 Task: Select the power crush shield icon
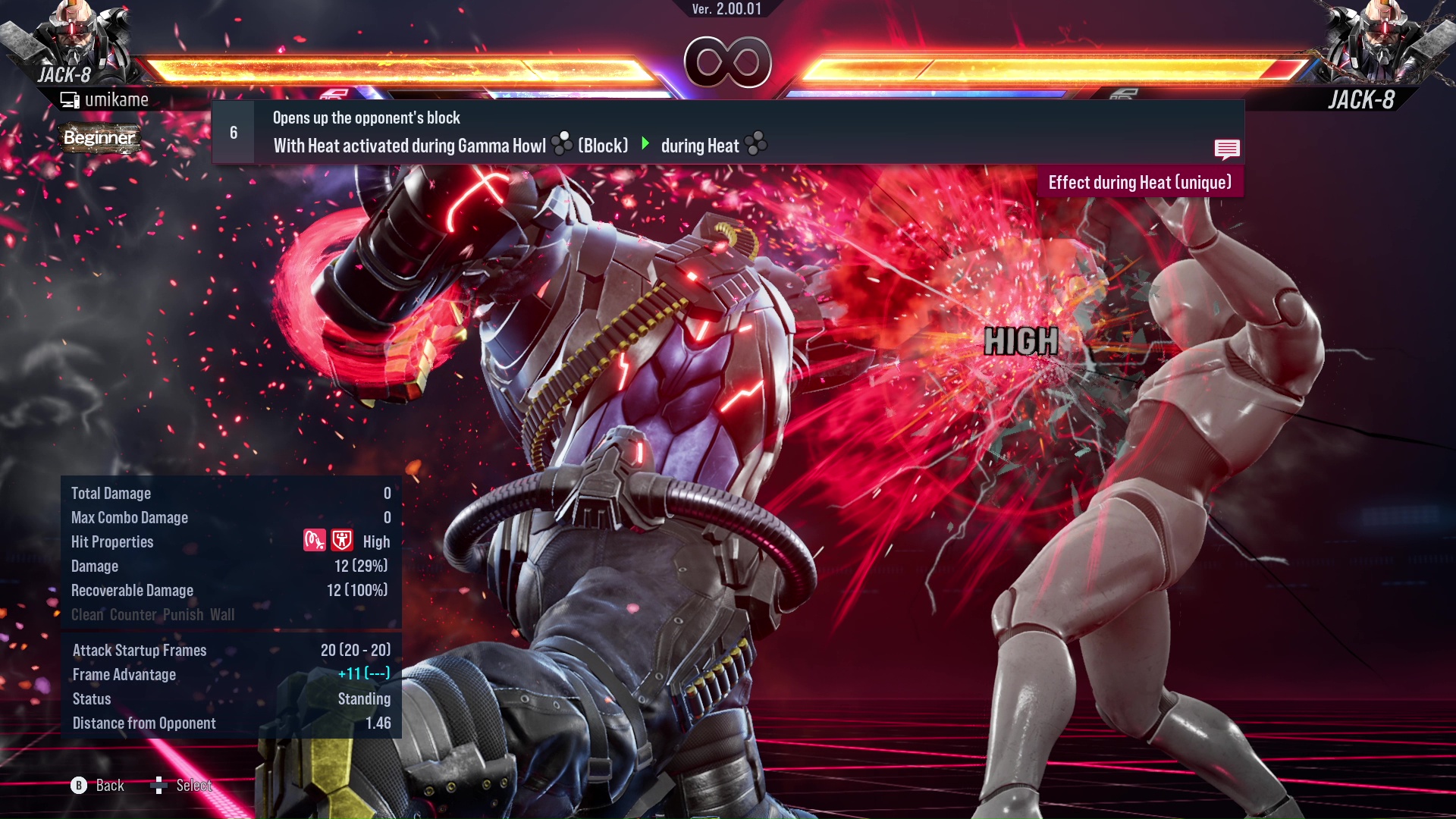point(342,541)
